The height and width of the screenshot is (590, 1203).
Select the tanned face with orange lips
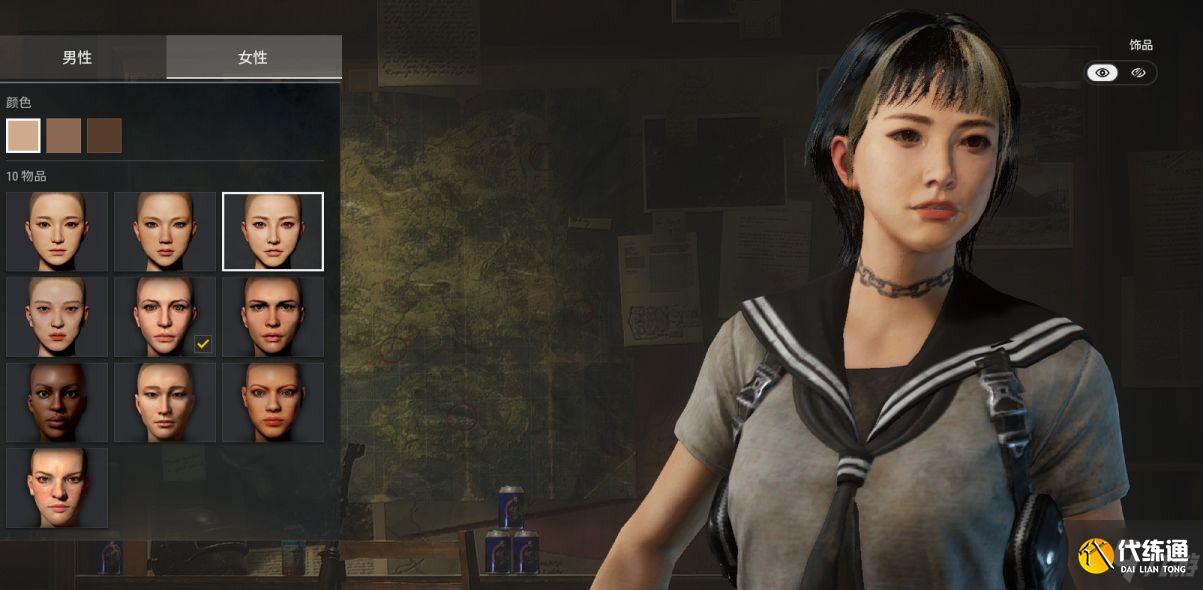[x=273, y=402]
